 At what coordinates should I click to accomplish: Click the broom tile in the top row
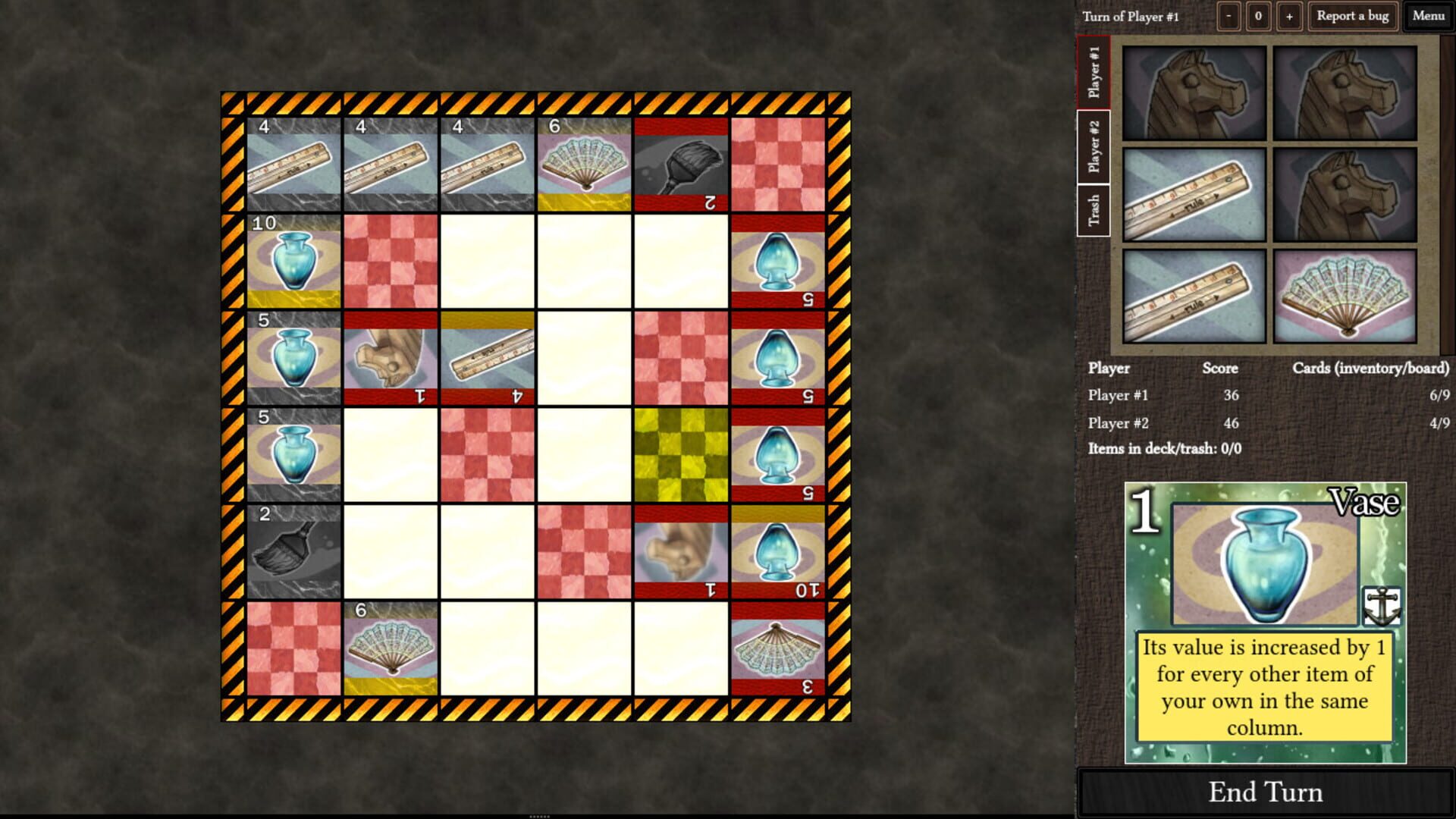point(680,163)
